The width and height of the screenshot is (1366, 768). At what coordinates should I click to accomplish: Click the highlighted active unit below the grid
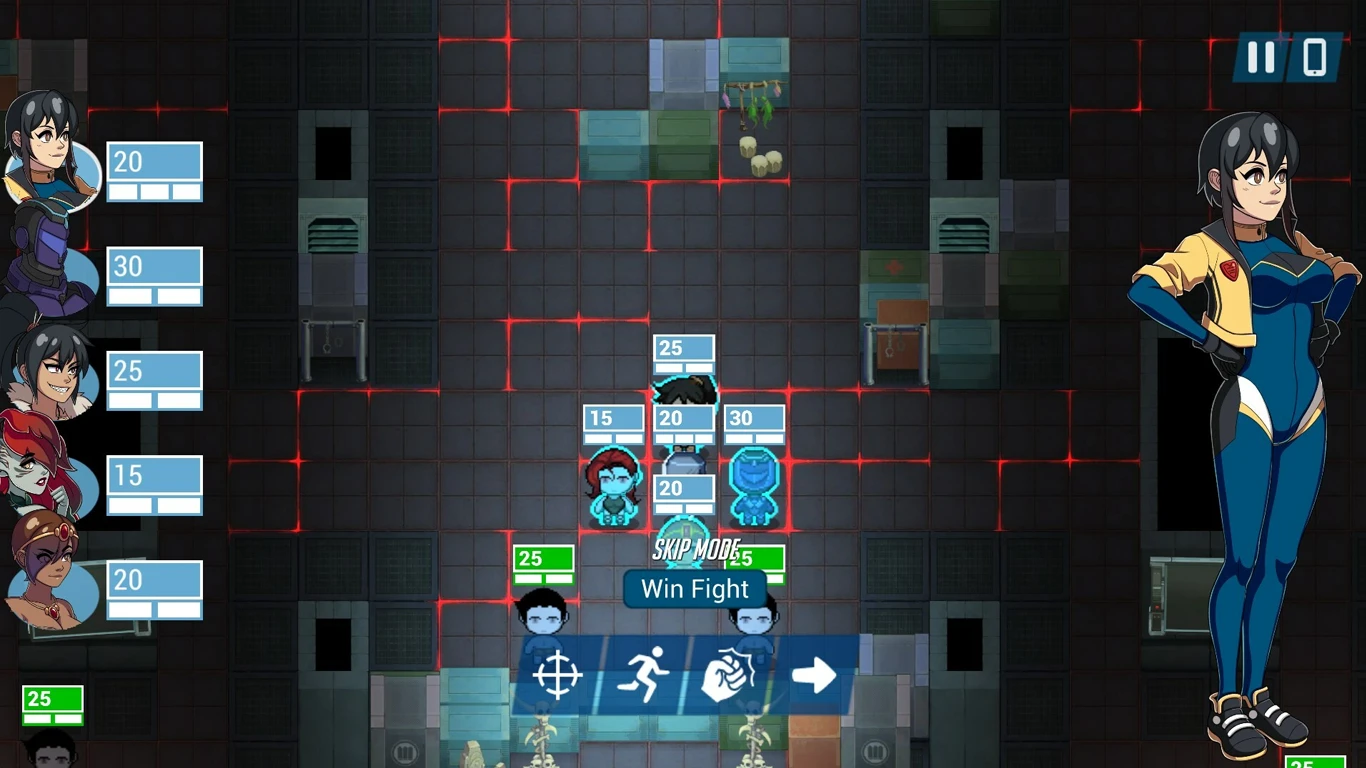[685, 540]
